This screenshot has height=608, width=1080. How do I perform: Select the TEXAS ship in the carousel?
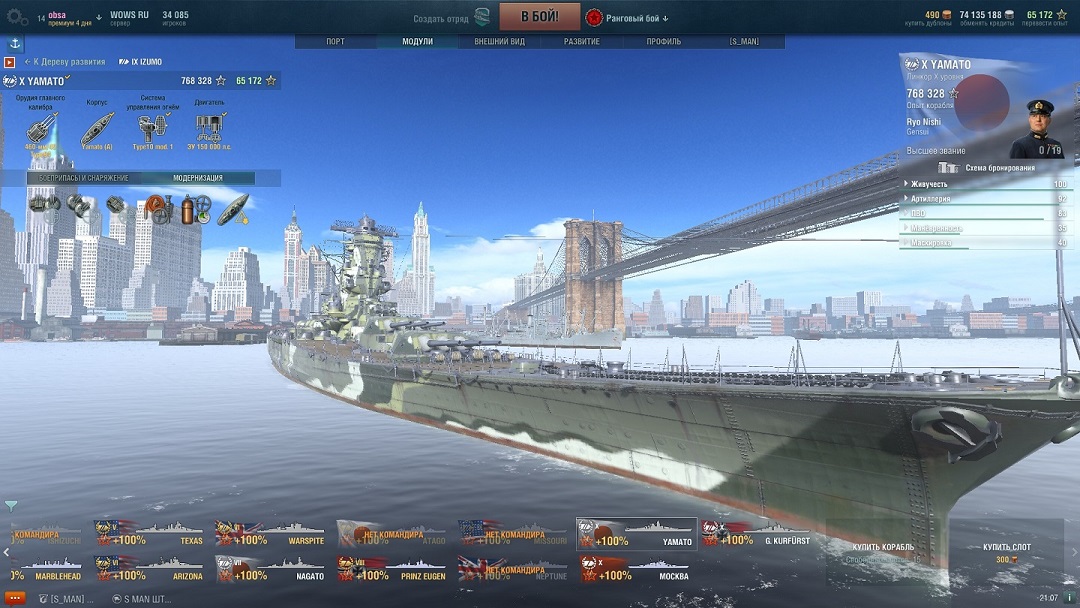point(152,534)
